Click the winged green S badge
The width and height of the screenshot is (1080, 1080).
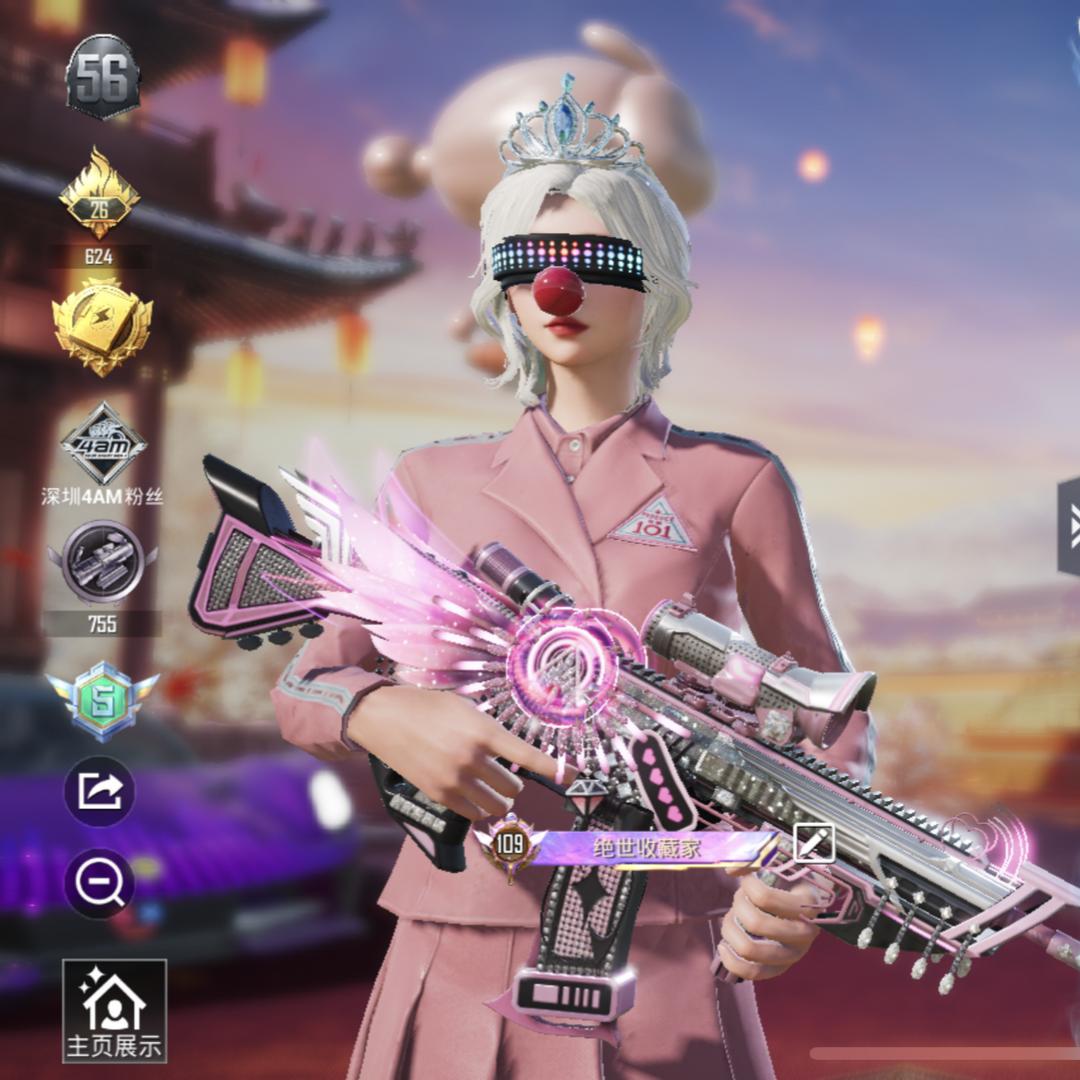102,700
